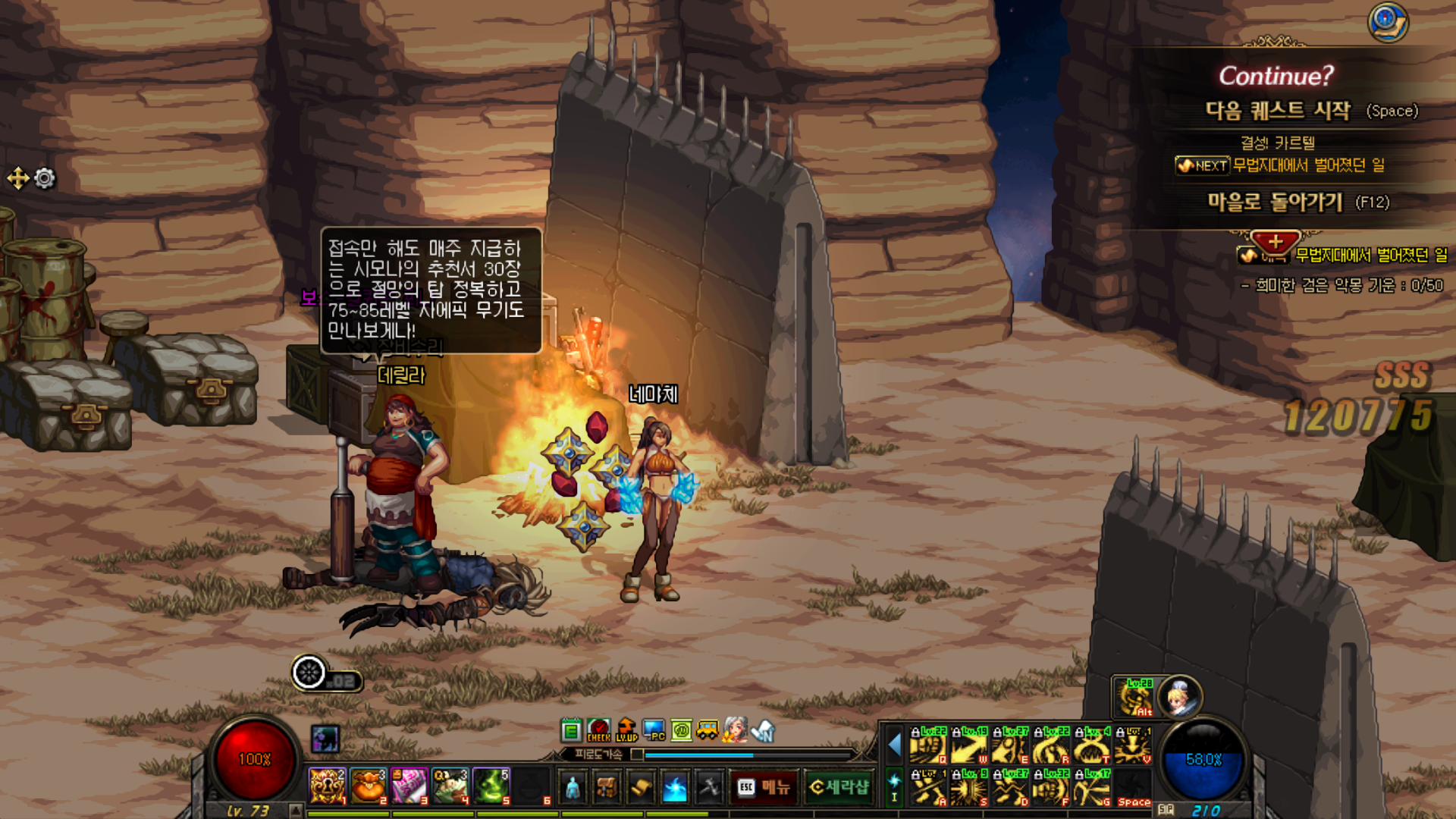Screen dimensions: 1456x819
Task: Open the ESC menu button
Action: click(764, 787)
